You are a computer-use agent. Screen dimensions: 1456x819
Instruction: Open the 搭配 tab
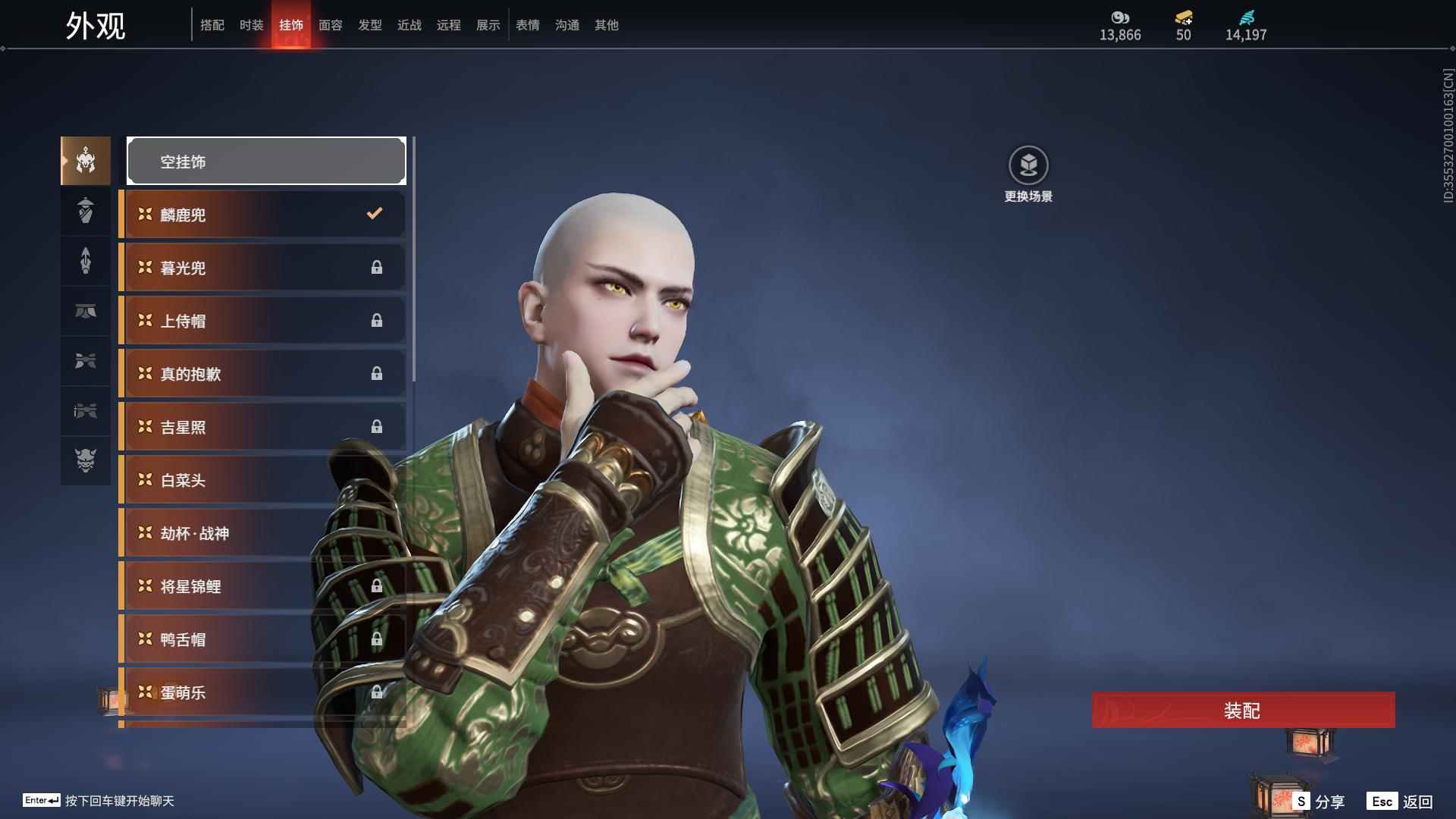point(212,25)
